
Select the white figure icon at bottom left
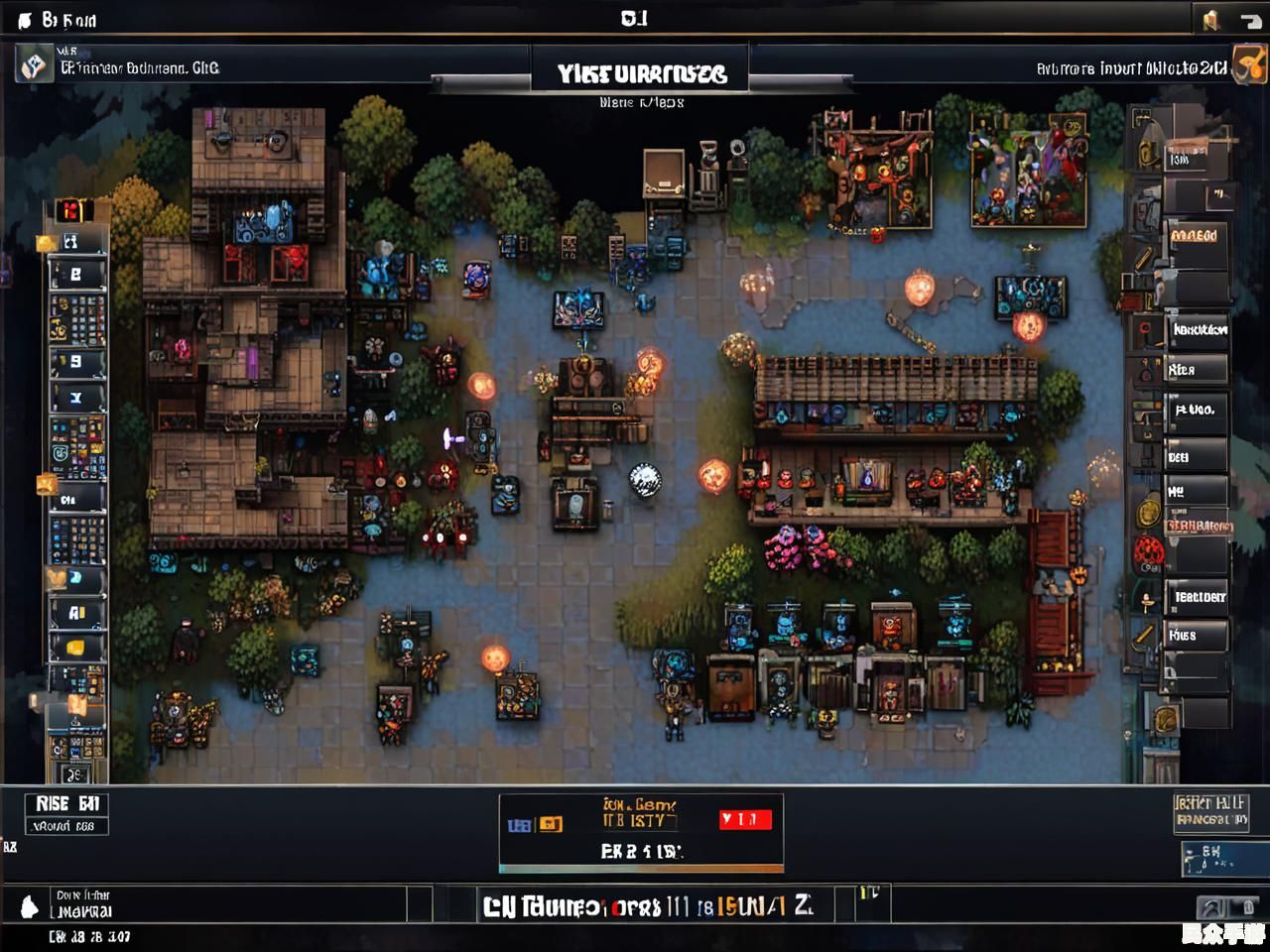click(x=30, y=905)
